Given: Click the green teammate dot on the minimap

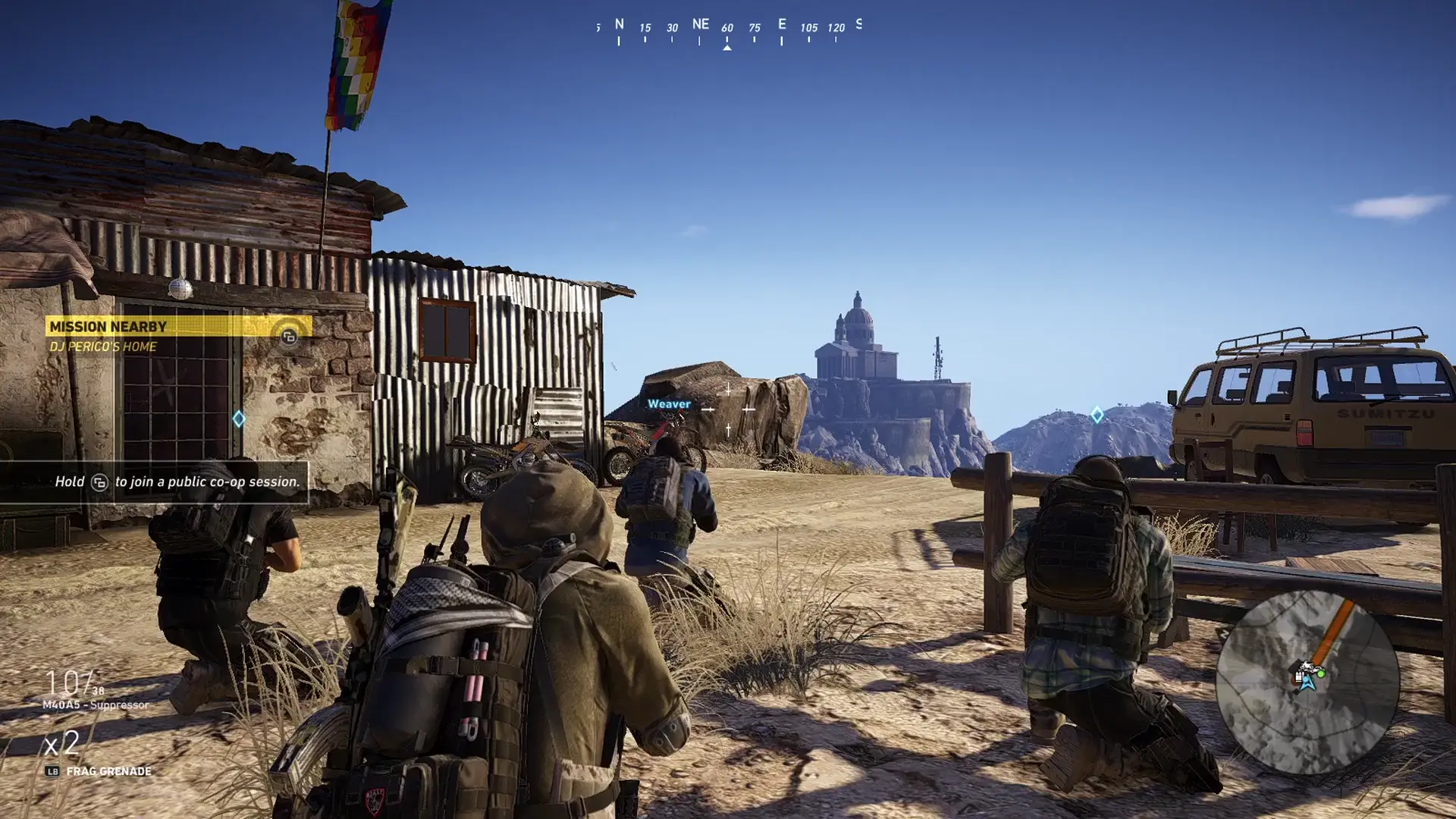Looking at the screenshot, I should pos(1321,673).
